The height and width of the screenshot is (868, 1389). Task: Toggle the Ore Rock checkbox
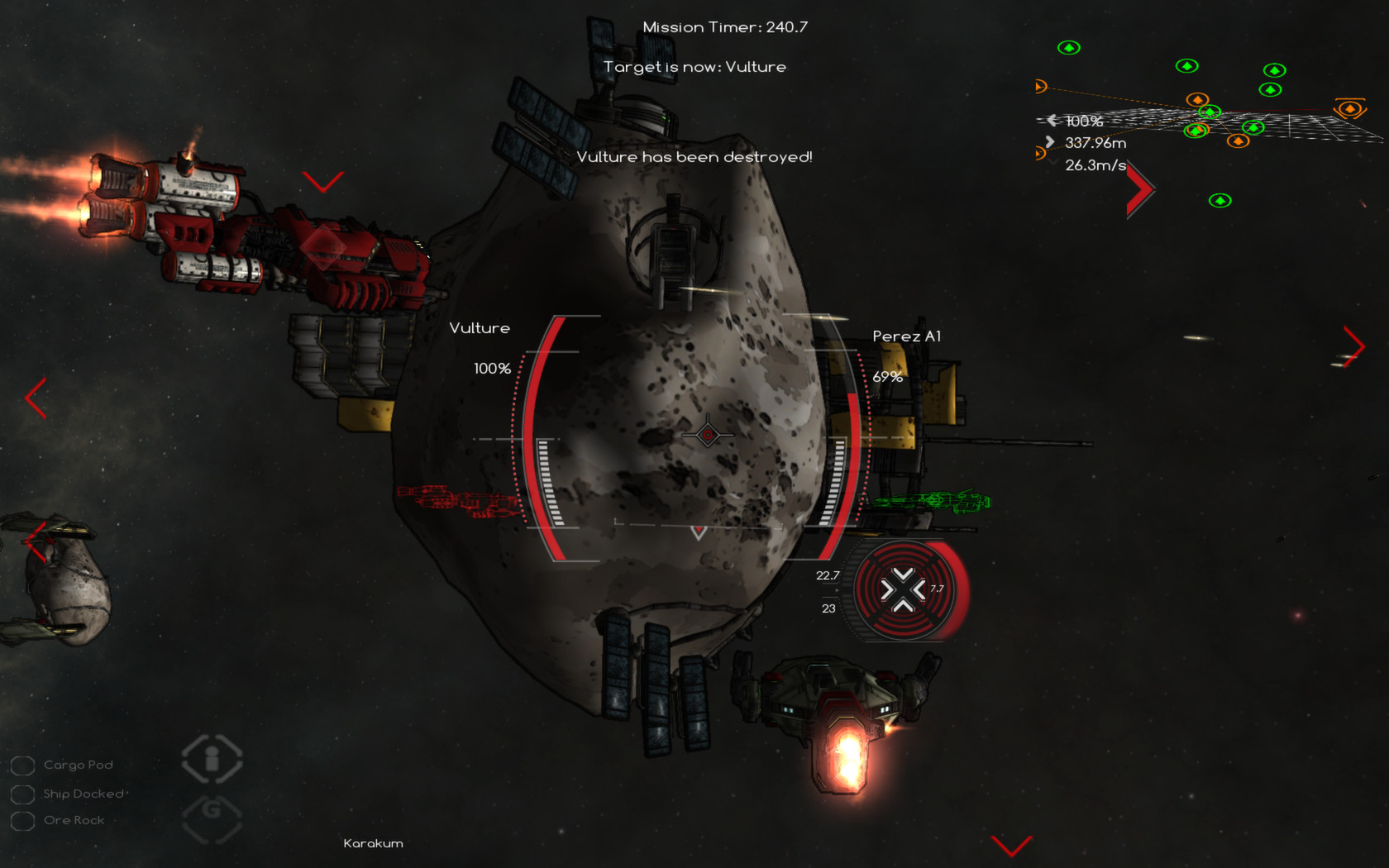click(x=22, y=820)
